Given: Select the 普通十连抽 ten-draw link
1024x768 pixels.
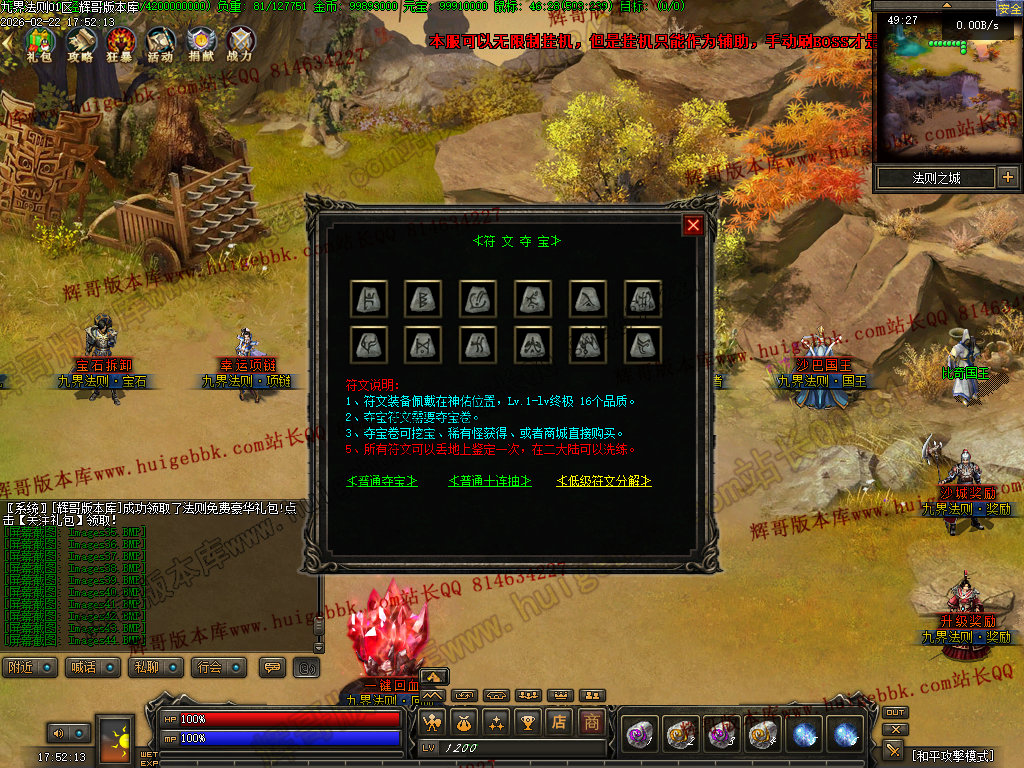Looking at the screenshot, I should (487, 482).
